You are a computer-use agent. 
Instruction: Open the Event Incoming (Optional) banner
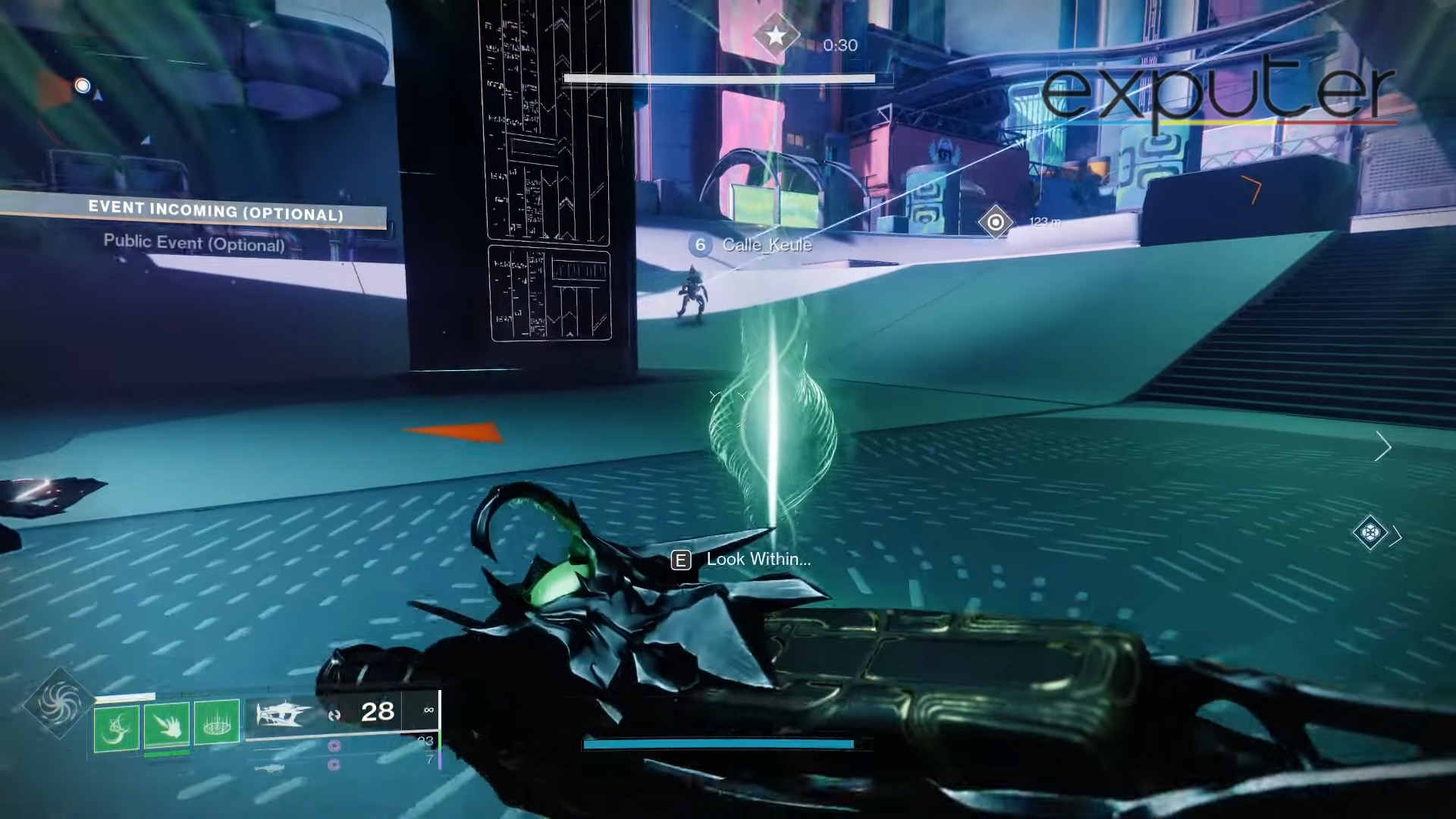[216, 209]
